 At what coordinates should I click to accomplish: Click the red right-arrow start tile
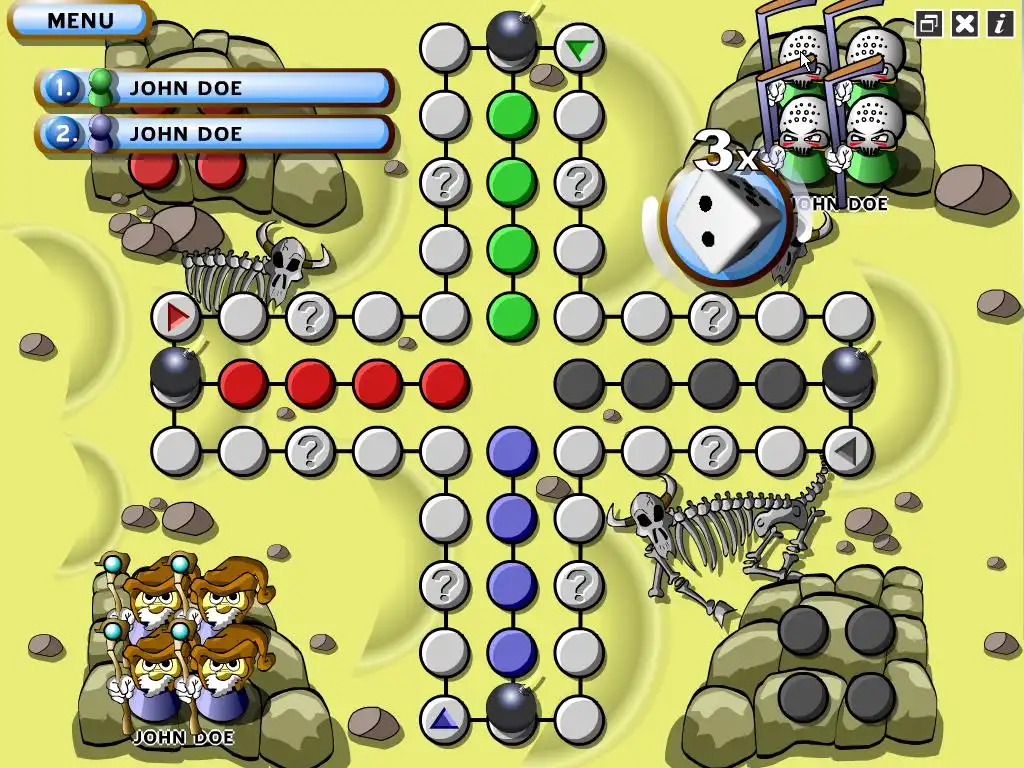click(177, 318)
